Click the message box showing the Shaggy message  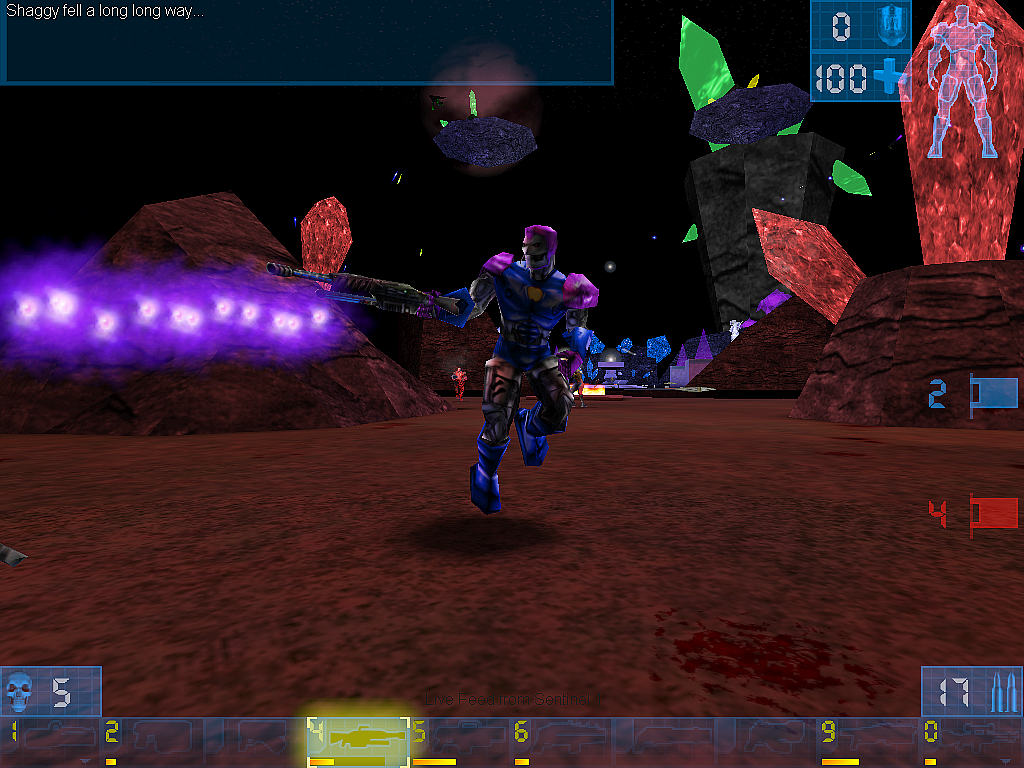[x=306, y=42]
